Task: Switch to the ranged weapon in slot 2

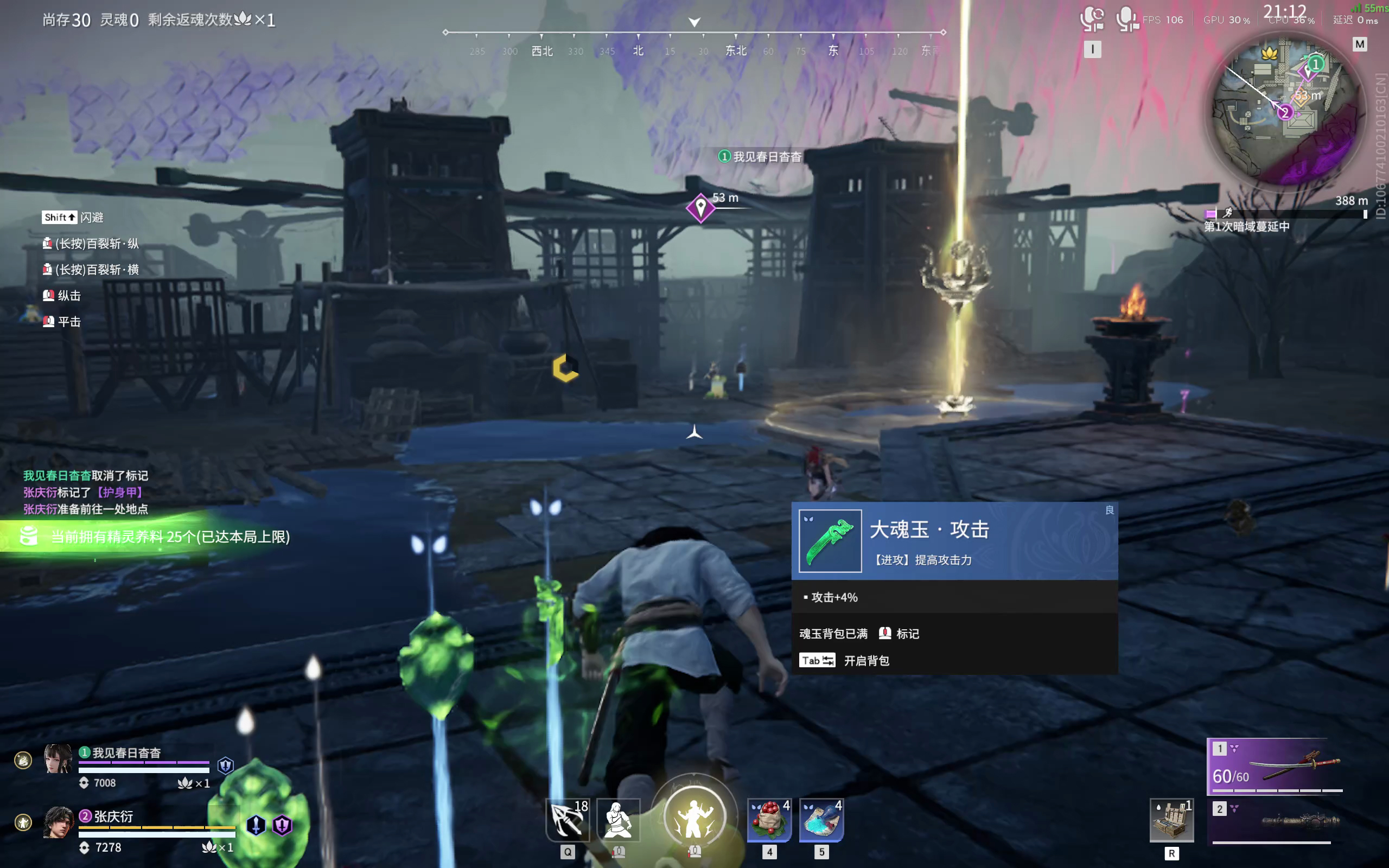Action: 1276,822
